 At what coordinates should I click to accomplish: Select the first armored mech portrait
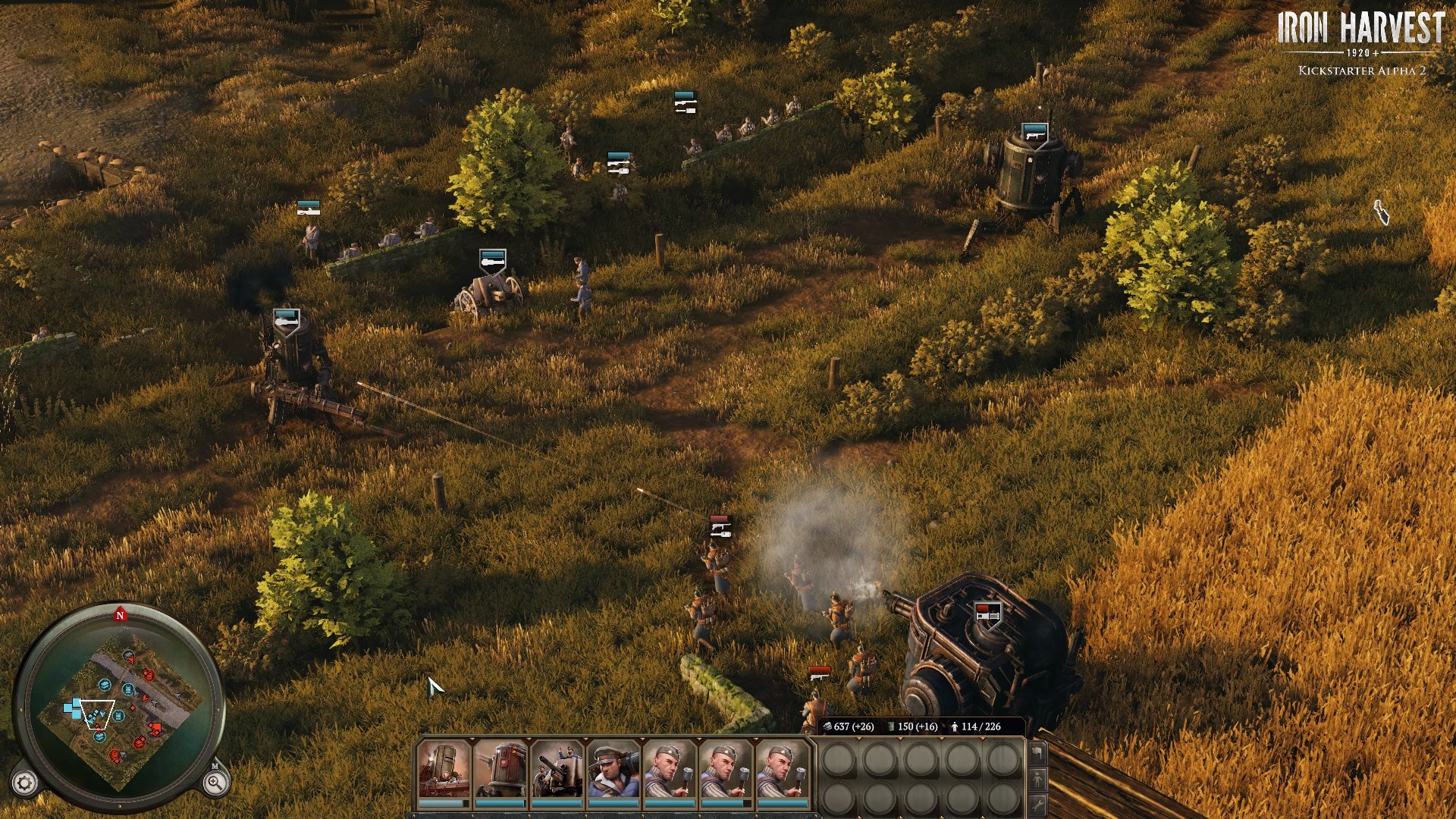444,770
